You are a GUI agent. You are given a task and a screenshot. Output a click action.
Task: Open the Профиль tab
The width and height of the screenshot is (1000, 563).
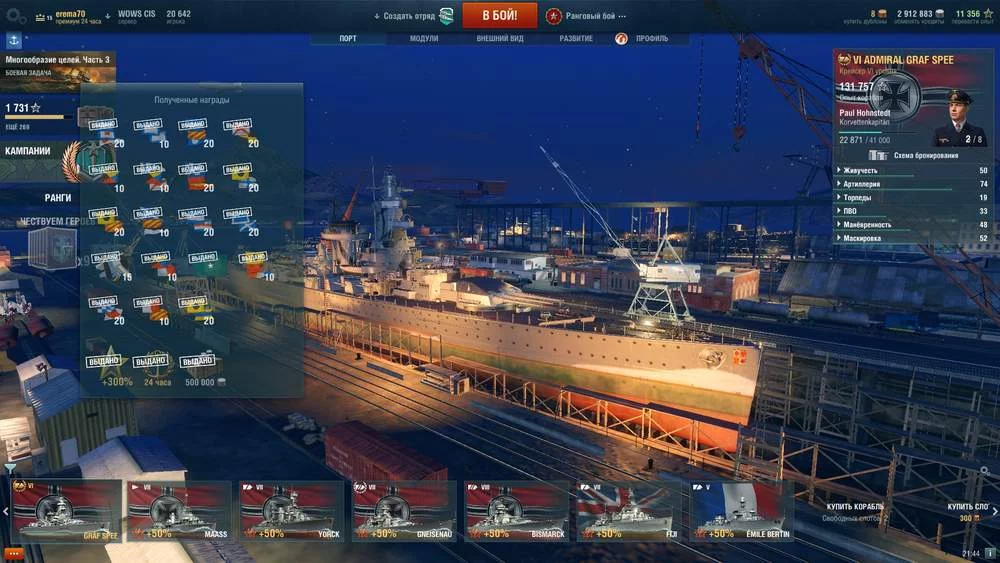648,39
